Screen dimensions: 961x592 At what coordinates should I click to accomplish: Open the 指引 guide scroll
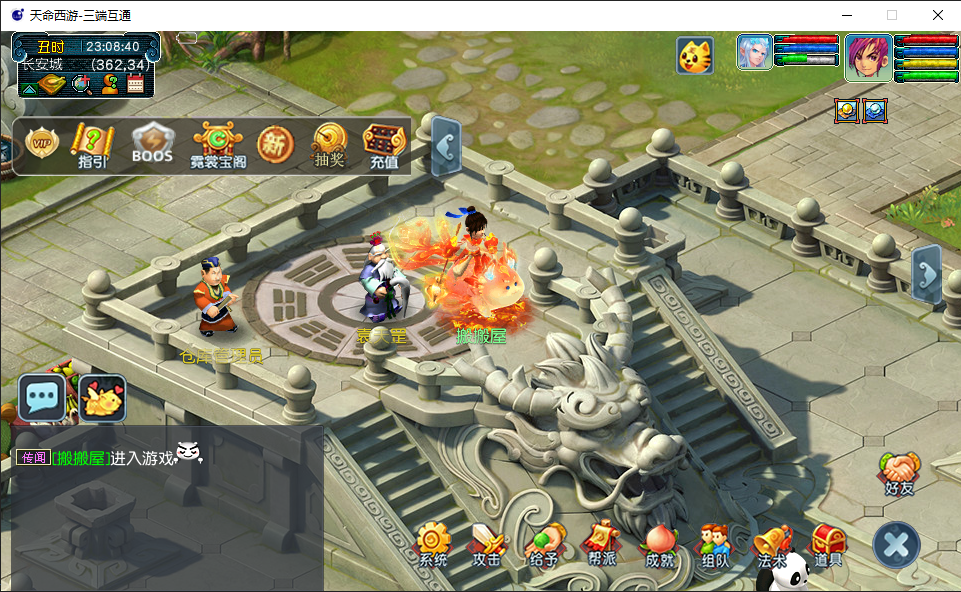tap(93, 146)
